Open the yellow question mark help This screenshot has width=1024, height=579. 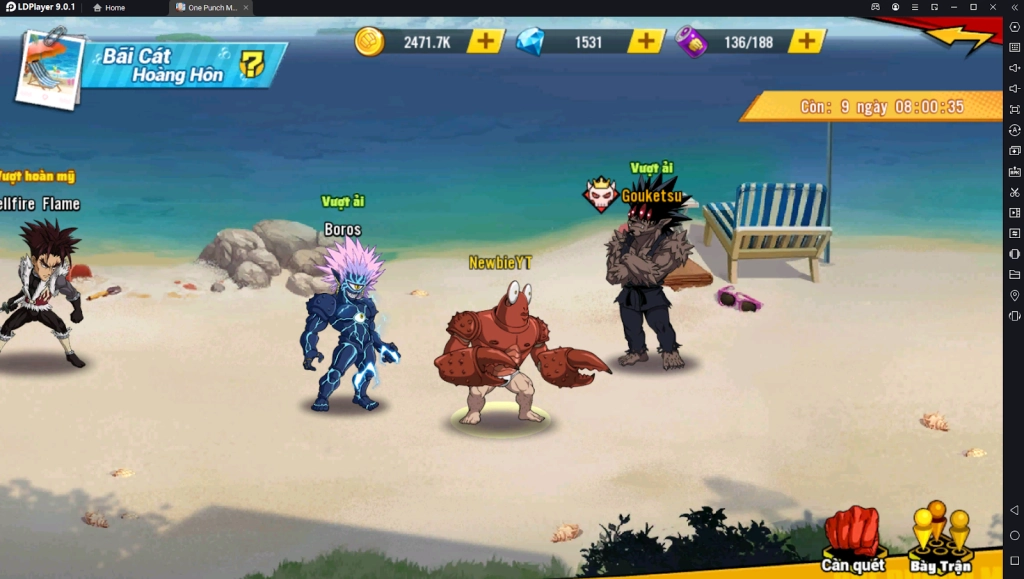pos(252,65)
